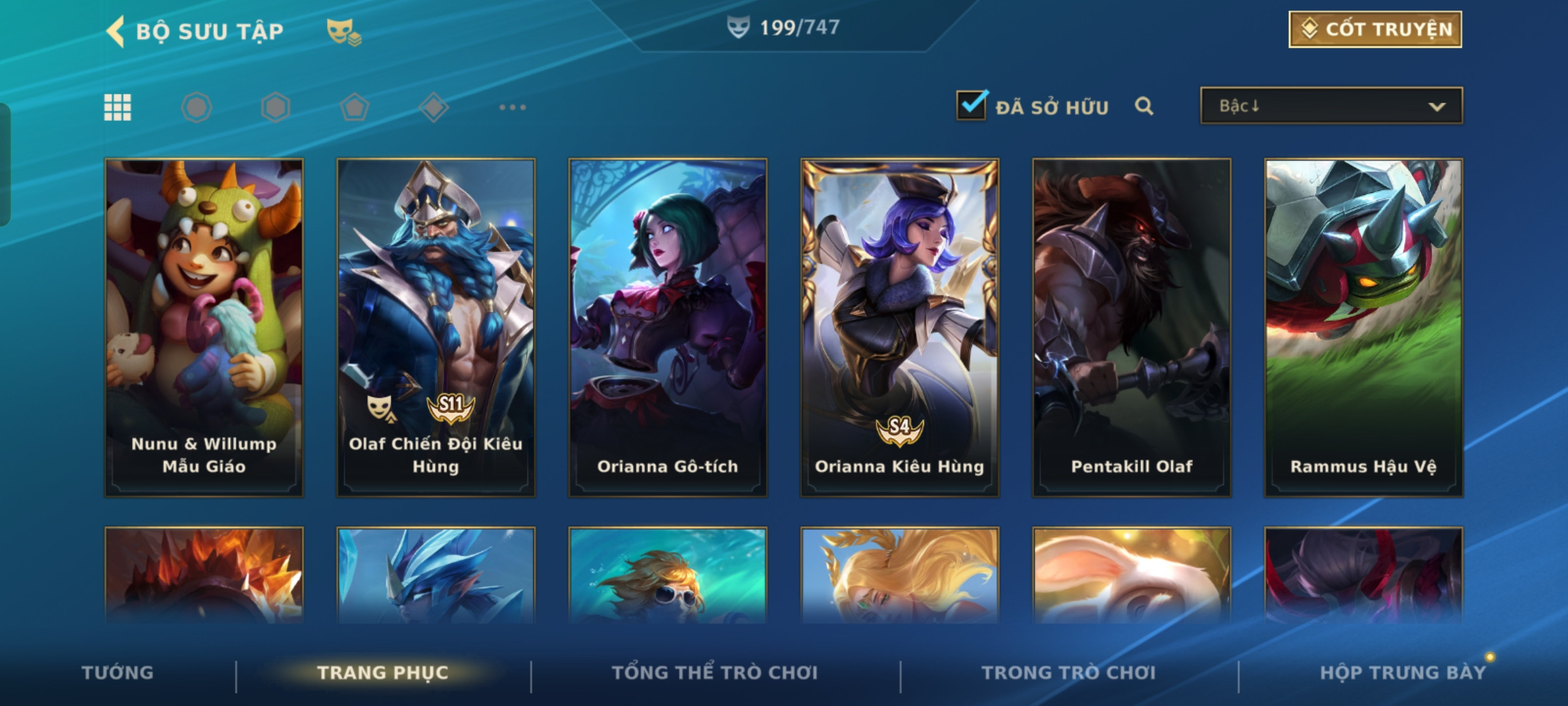Open the Hộp Trưng Bày tab
Screen dimensions: 1568x706
click(1402, 673)
